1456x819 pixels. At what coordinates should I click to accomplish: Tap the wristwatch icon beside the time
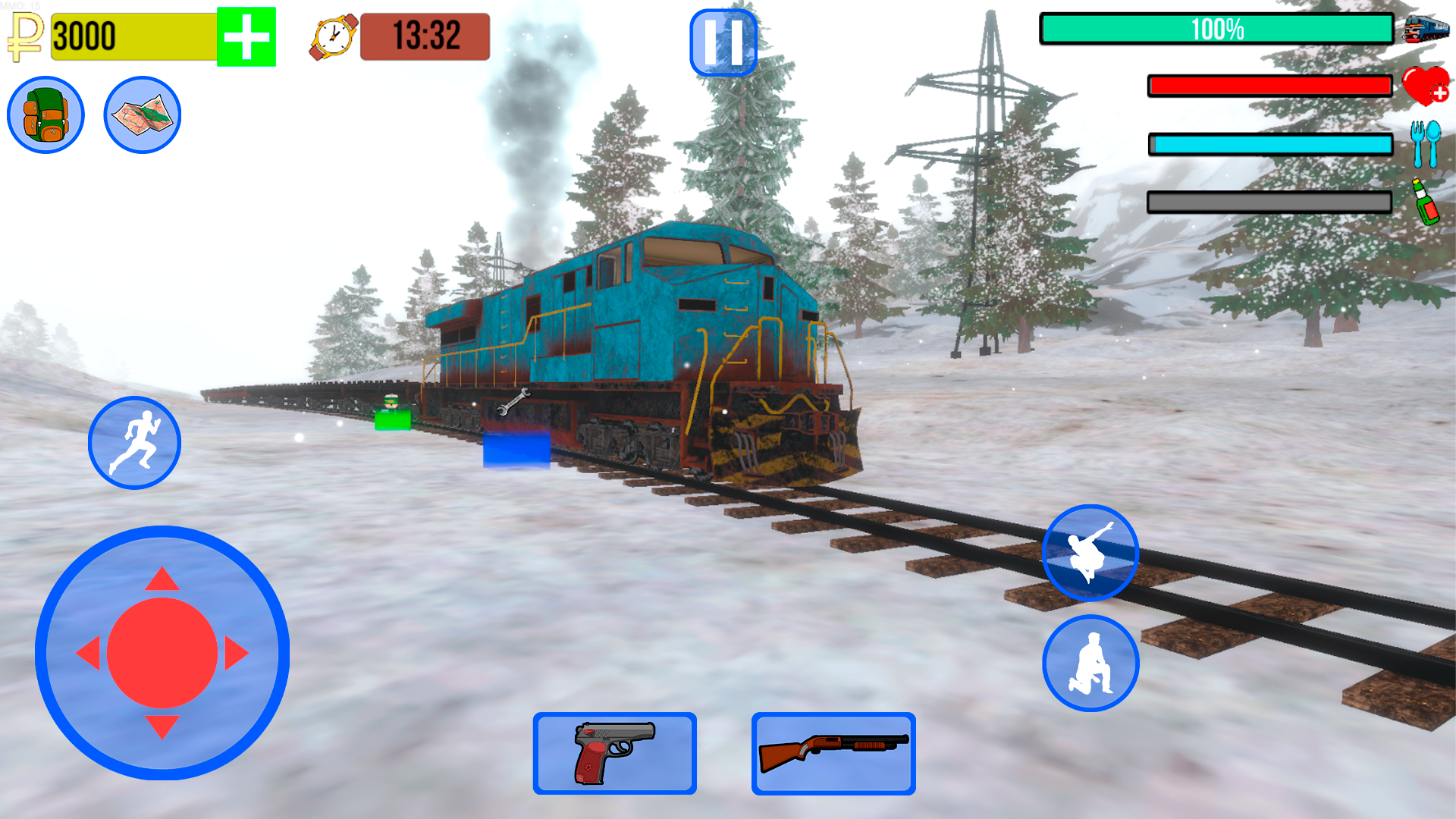pos(331,37)
